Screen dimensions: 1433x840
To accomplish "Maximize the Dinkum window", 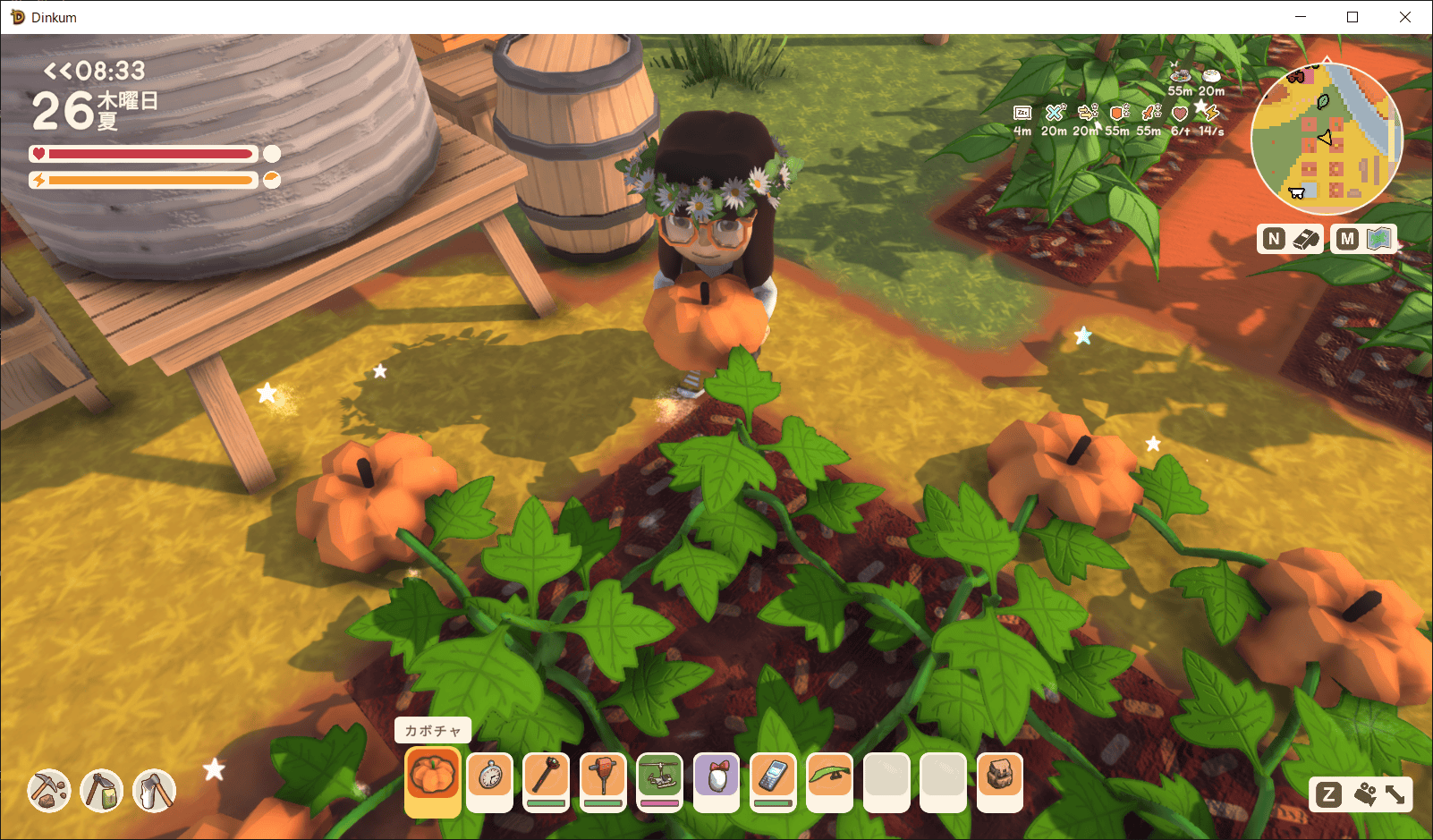I will [1352, 17].
